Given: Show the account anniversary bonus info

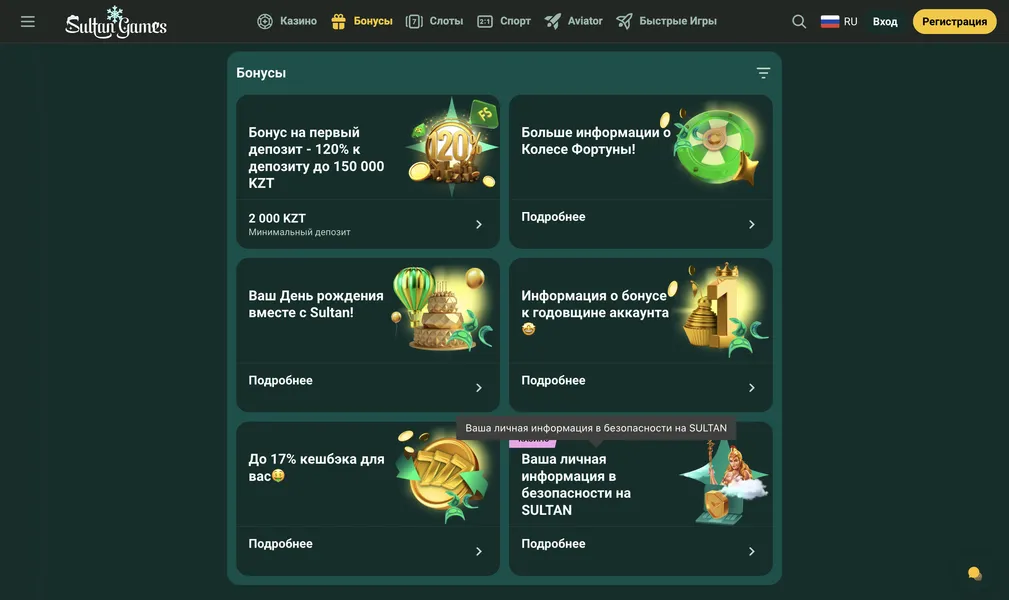Looking at the screenshot, I should (x=640, y=335).
